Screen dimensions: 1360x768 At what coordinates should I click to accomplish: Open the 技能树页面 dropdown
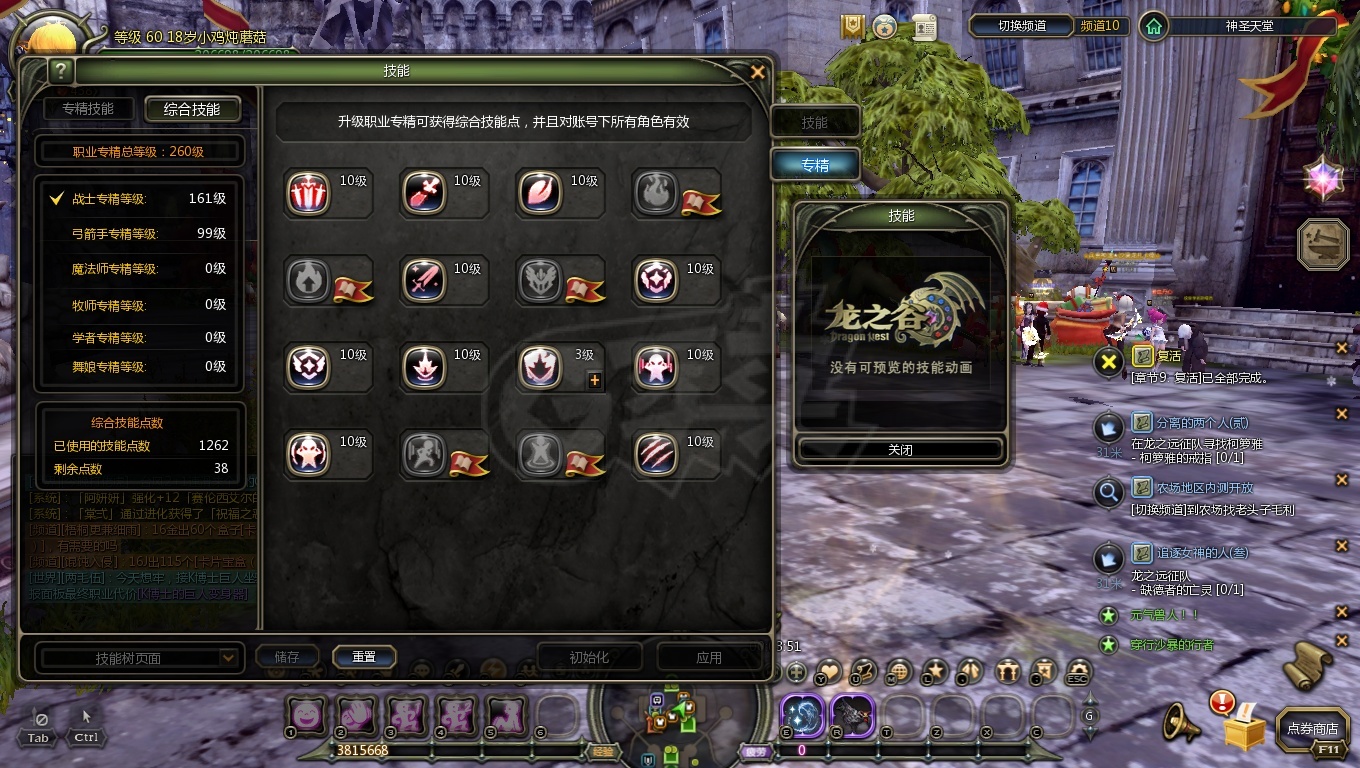(140, 658)
